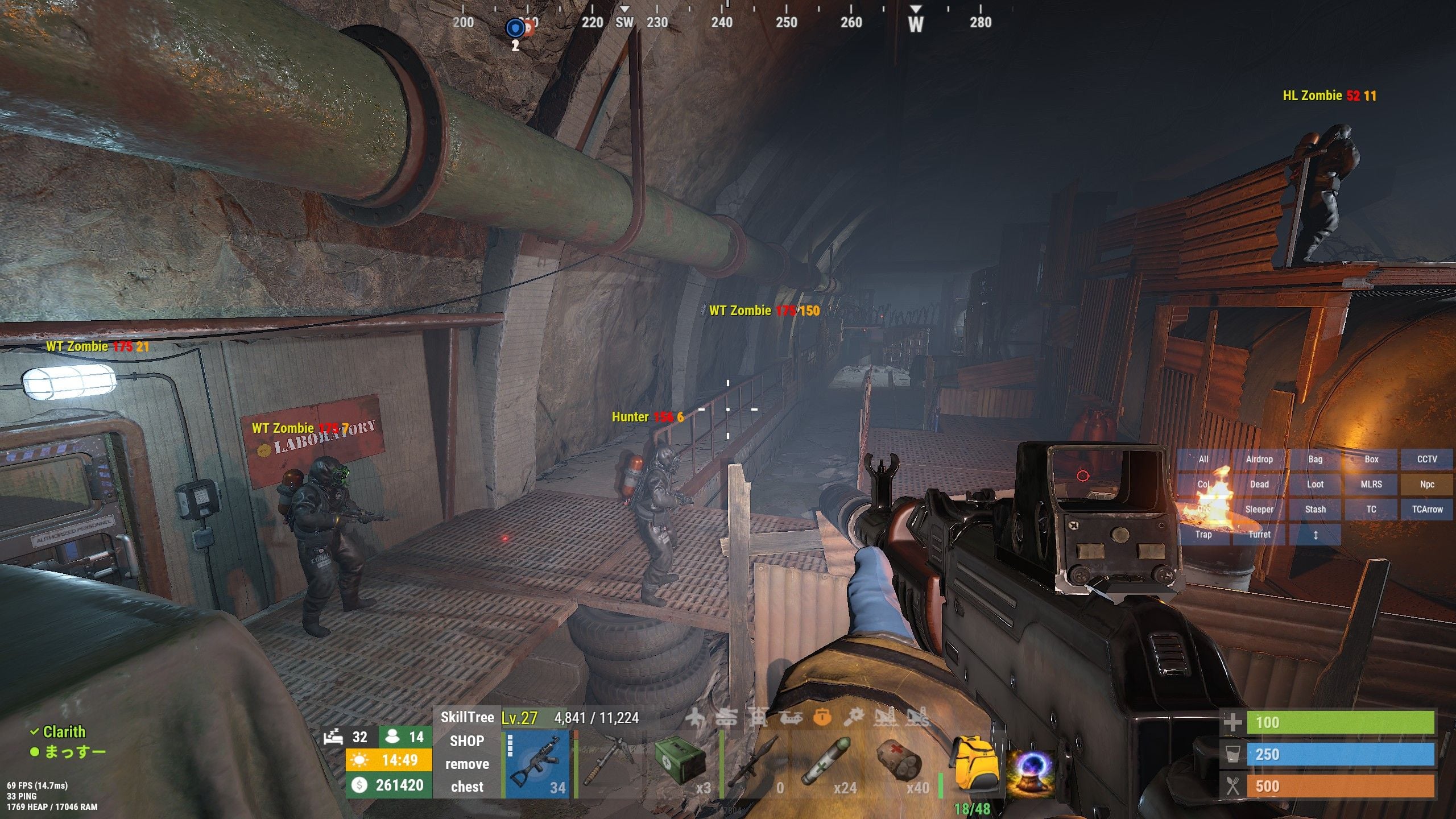
Task: Open the SHOP menu
Action: pos(467,741)
